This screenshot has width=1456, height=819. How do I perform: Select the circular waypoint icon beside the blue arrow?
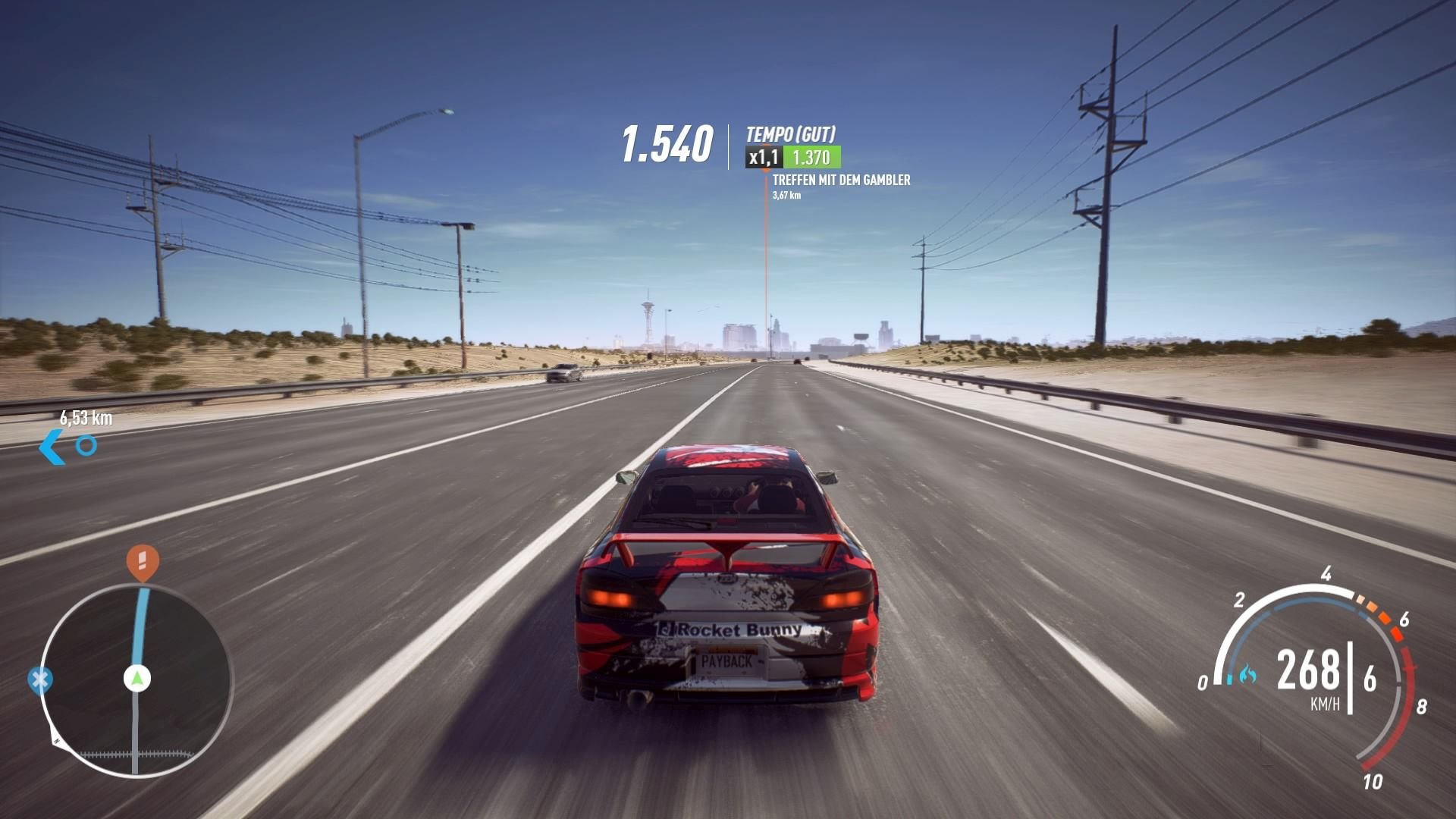(86, 447)
